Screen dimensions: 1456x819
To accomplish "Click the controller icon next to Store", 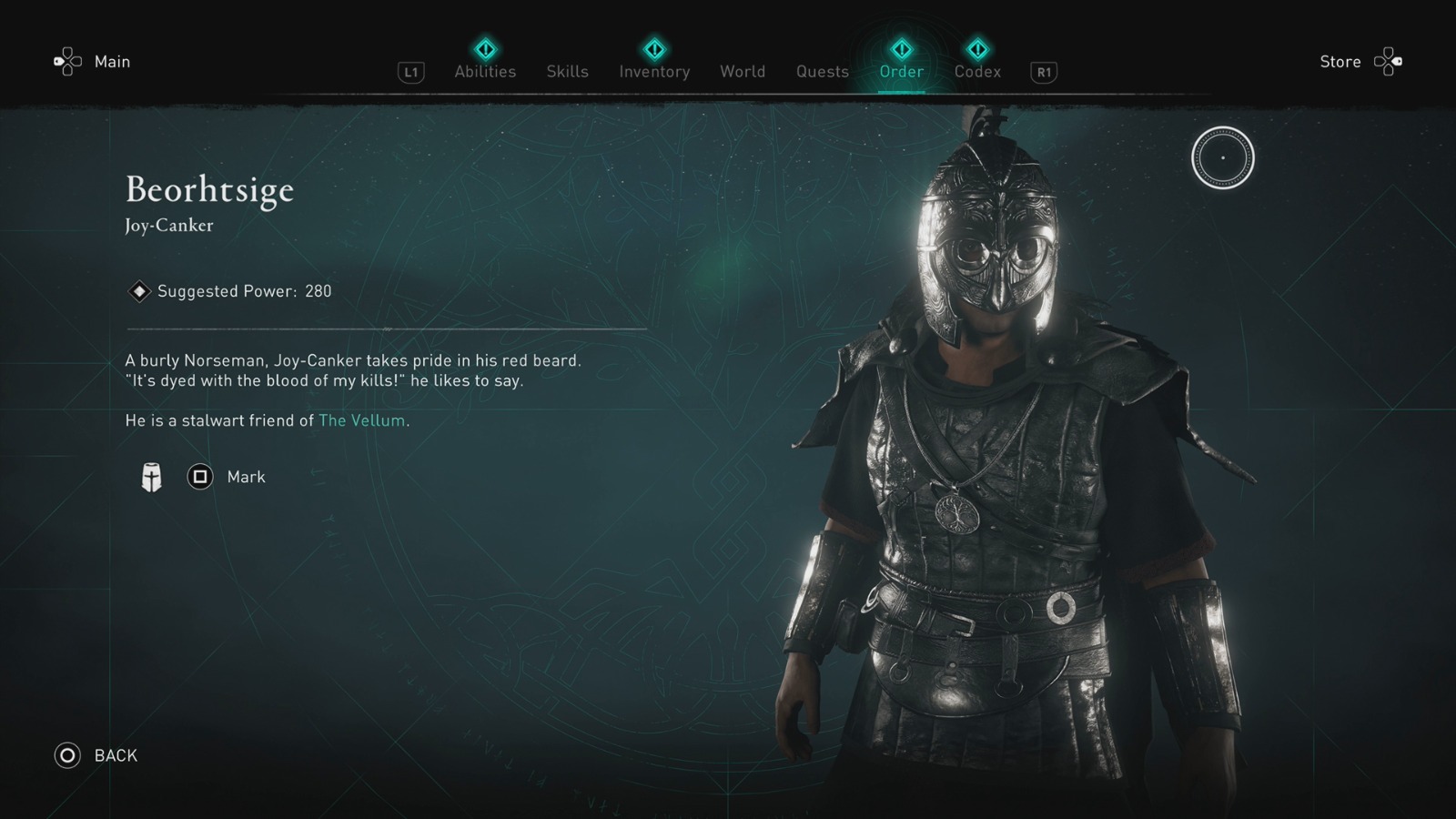I will pyautogui.click(x=1387, y=61).
